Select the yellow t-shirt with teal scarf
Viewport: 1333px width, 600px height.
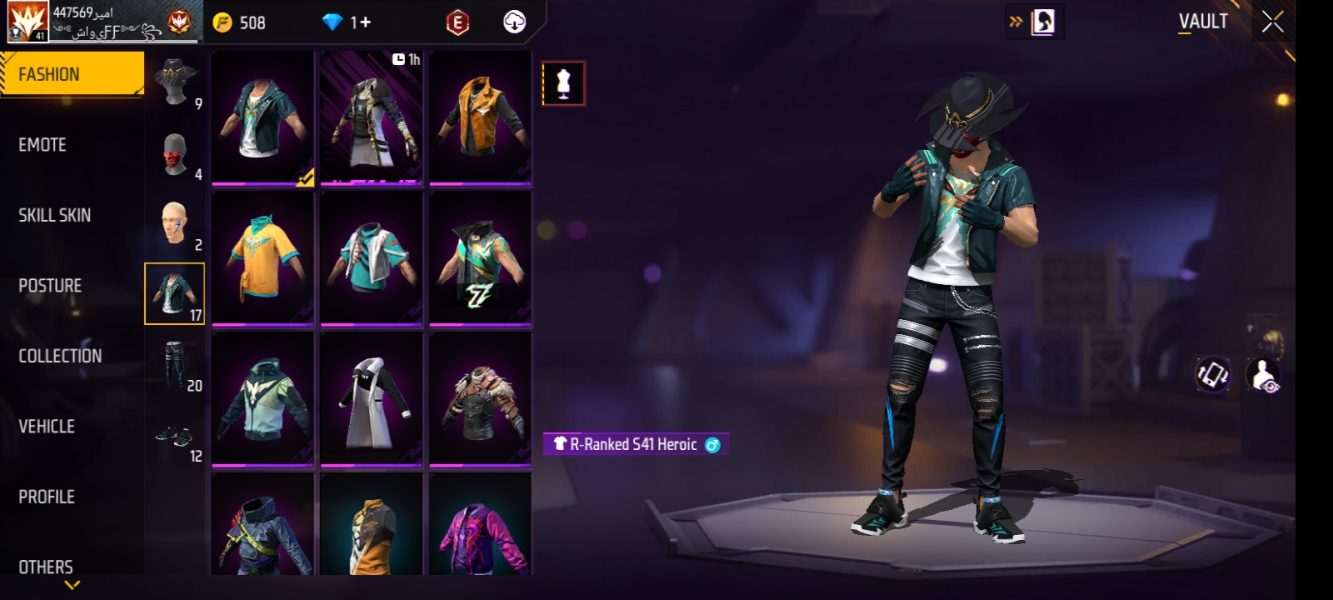pos(263,258)
